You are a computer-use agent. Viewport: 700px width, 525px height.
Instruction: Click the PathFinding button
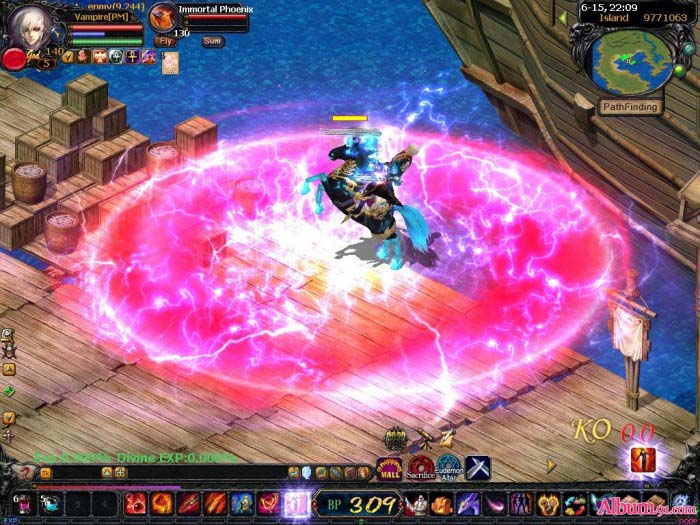point(632,106)
